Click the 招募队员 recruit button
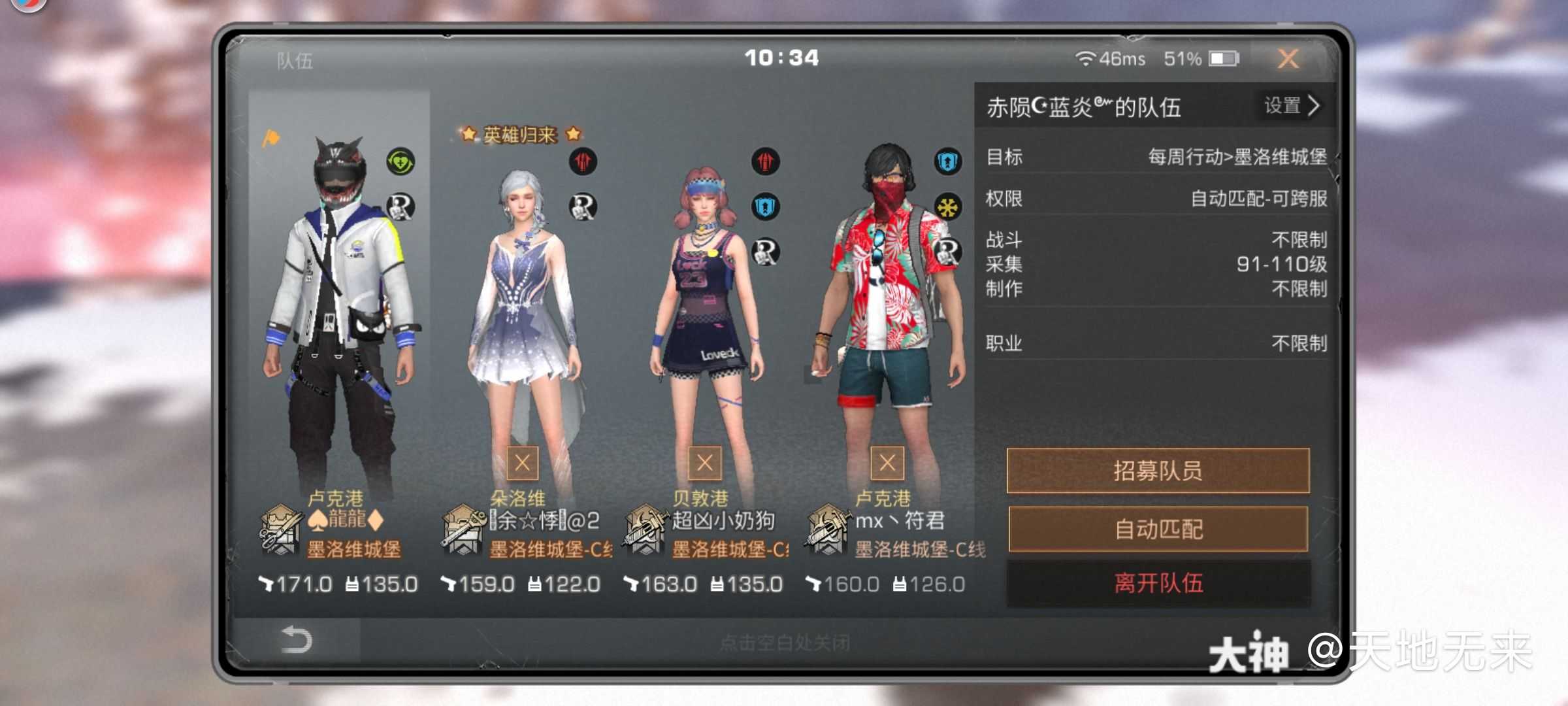Viewport: 1568px width, 706px height. tap(1158, 471)
